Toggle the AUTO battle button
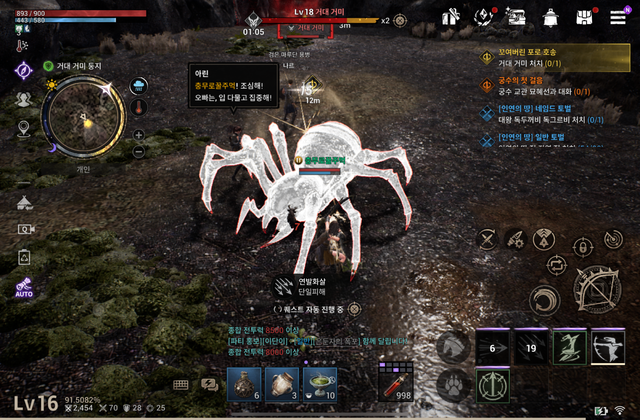640x420 pixels. [x=24, y=289]
